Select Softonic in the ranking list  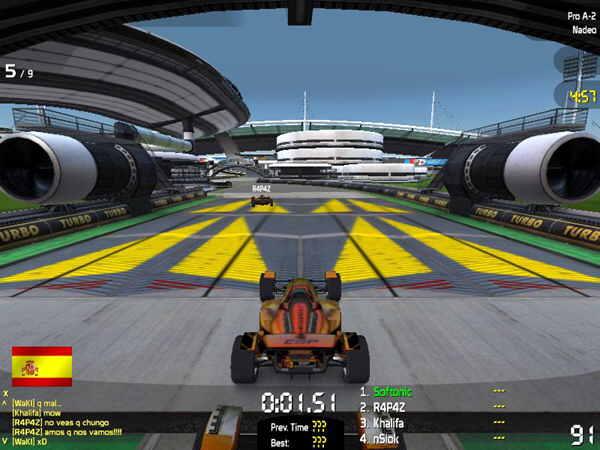click(391, 392)
